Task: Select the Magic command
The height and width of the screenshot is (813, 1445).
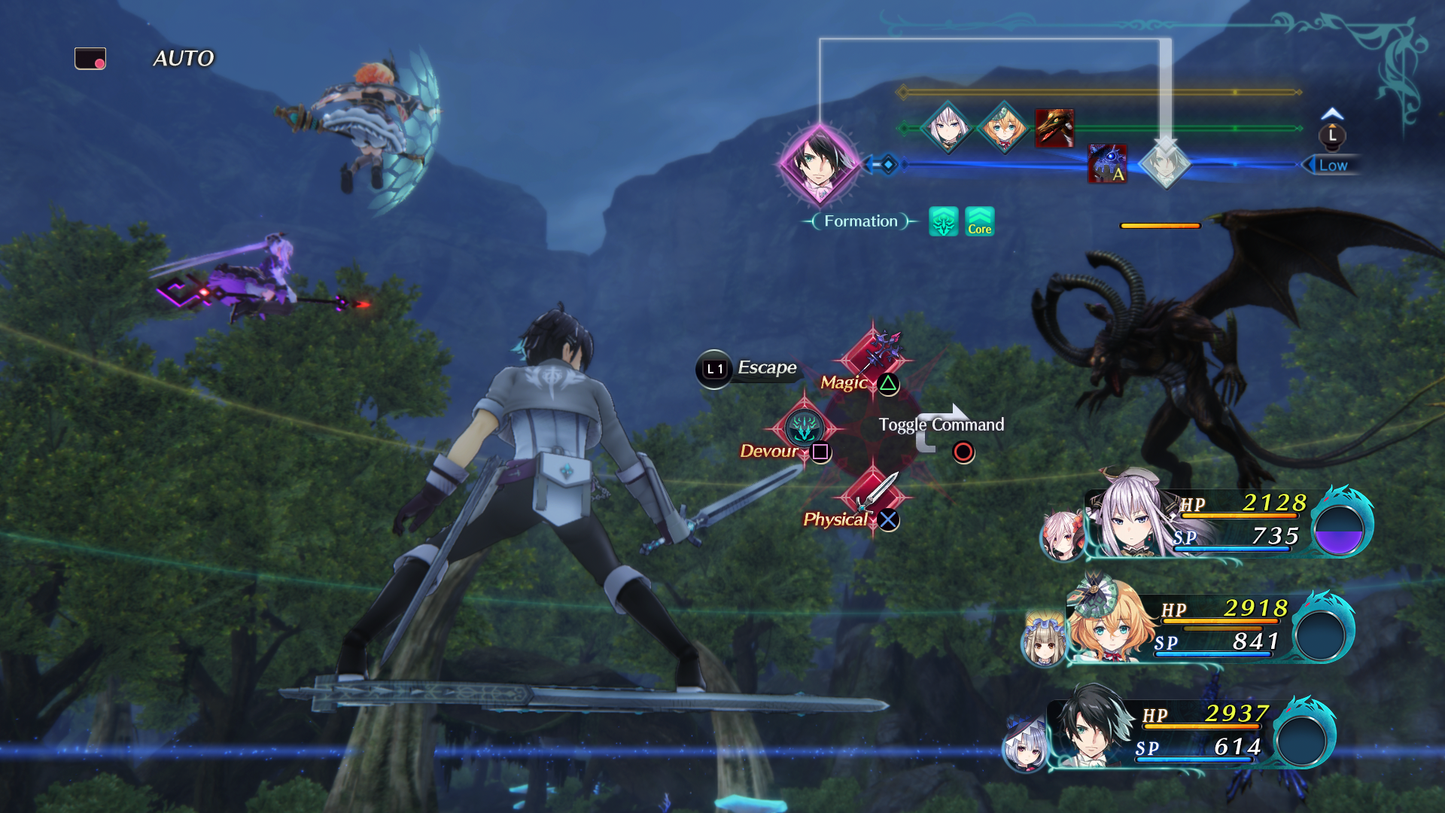Action: 874,355
